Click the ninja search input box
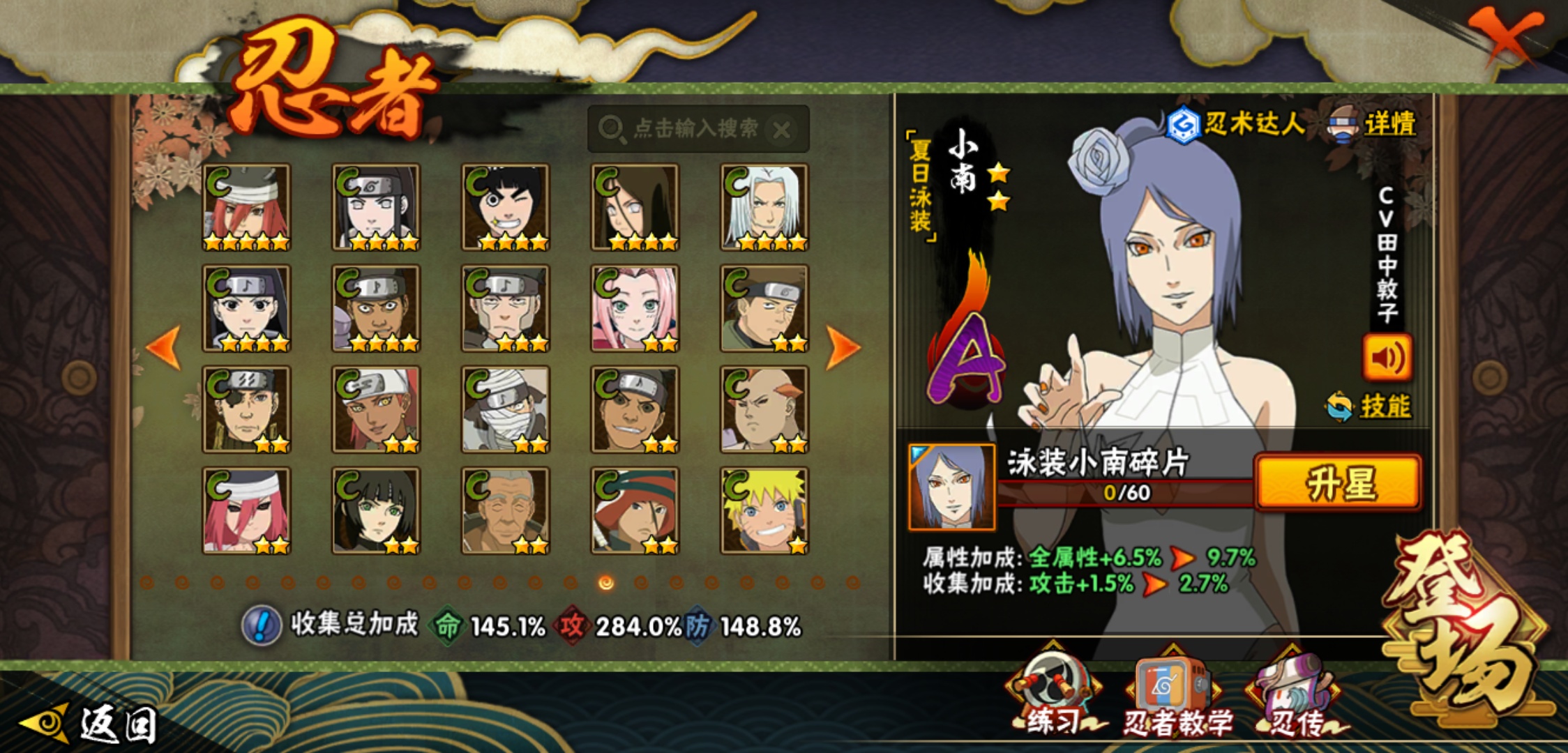Image resolution: width=1568 pixels, height=753 pixels. pyautogui.click(x=687, y=129)
